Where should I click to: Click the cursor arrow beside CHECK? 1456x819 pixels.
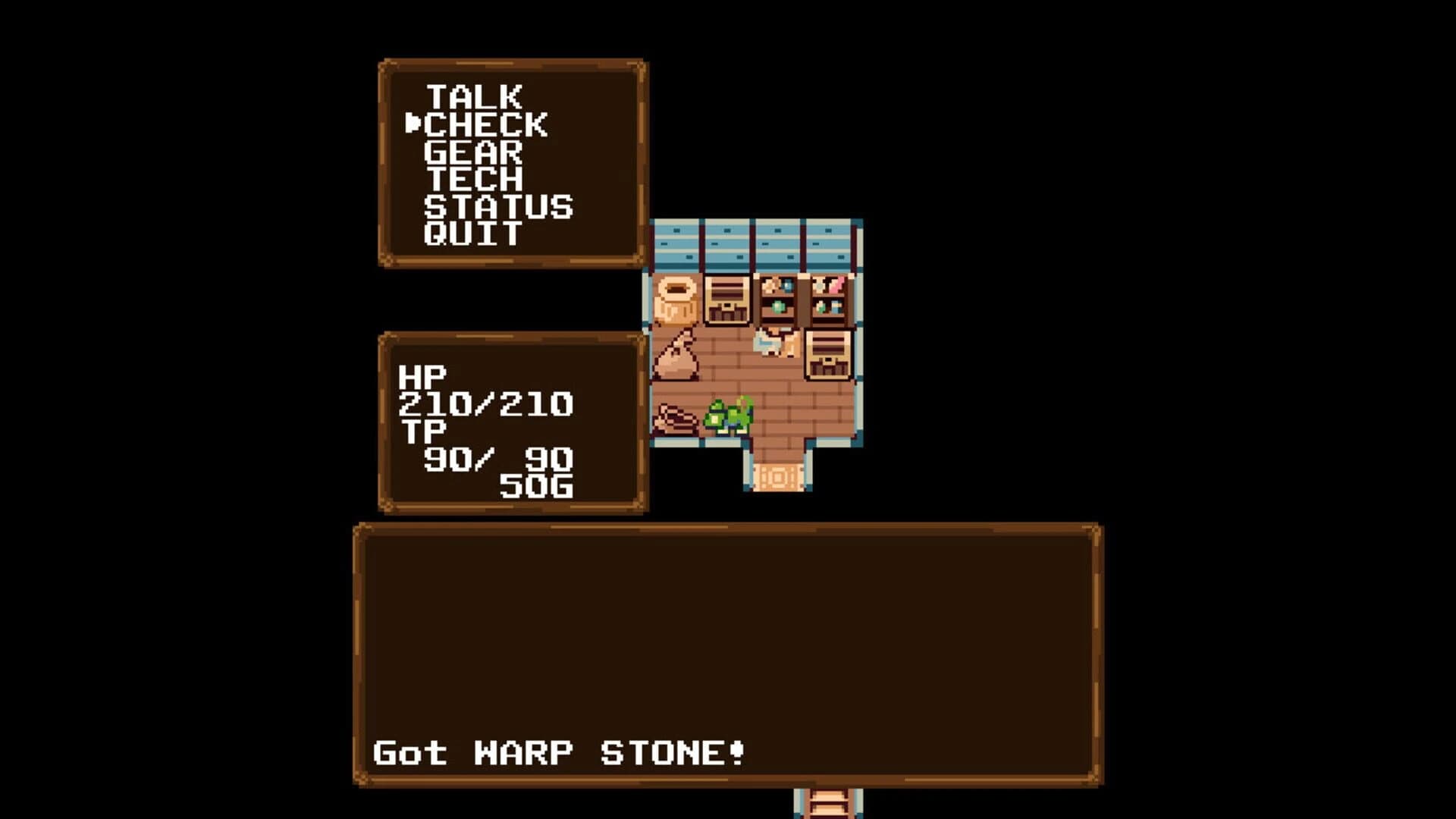(413, 124)
